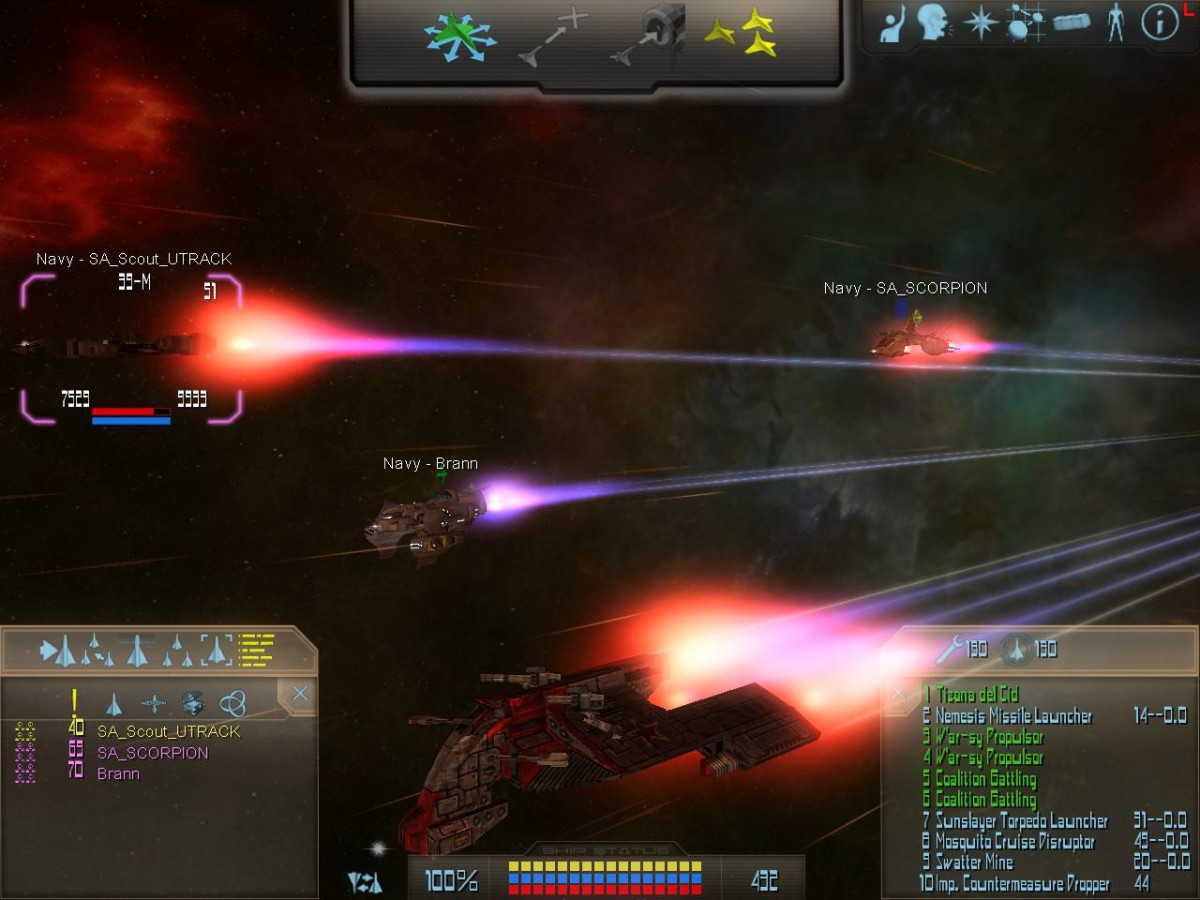Viewport: 1200px width, 900px height.
Task: Close the contact list panel
Action: click(x=299, y=693)
